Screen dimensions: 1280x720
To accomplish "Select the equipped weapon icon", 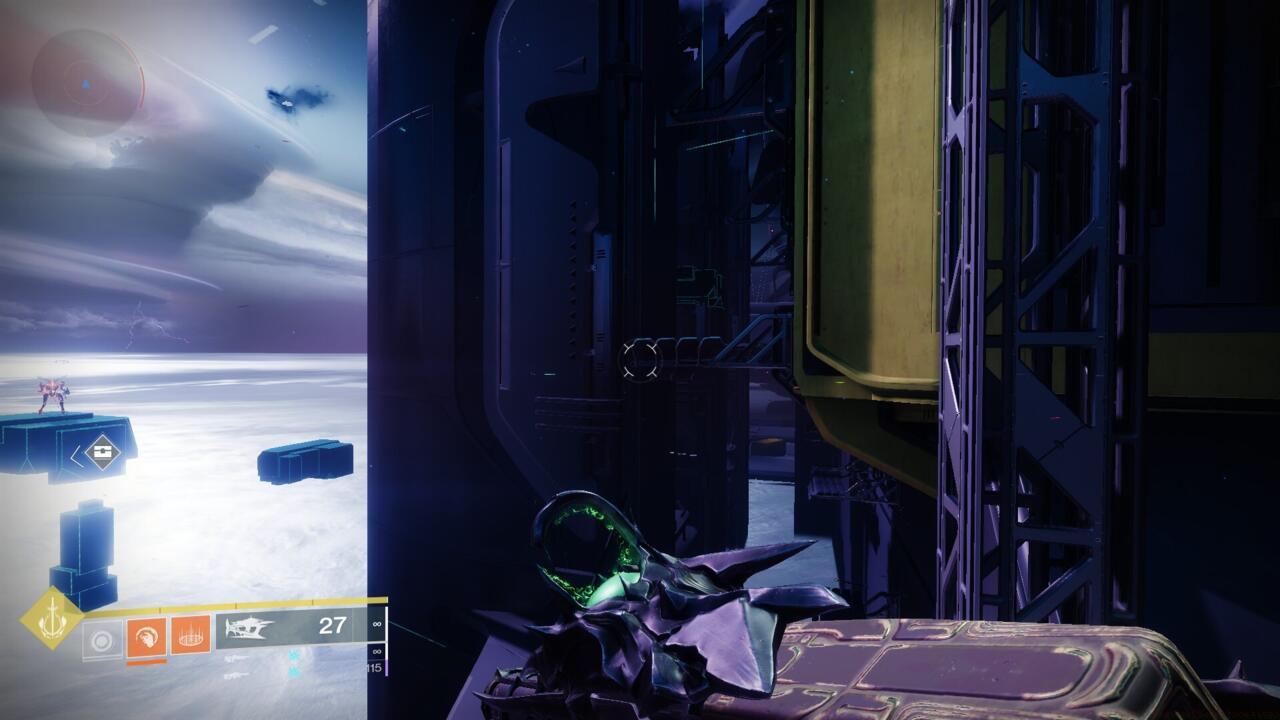I will (x=251, y=628).
